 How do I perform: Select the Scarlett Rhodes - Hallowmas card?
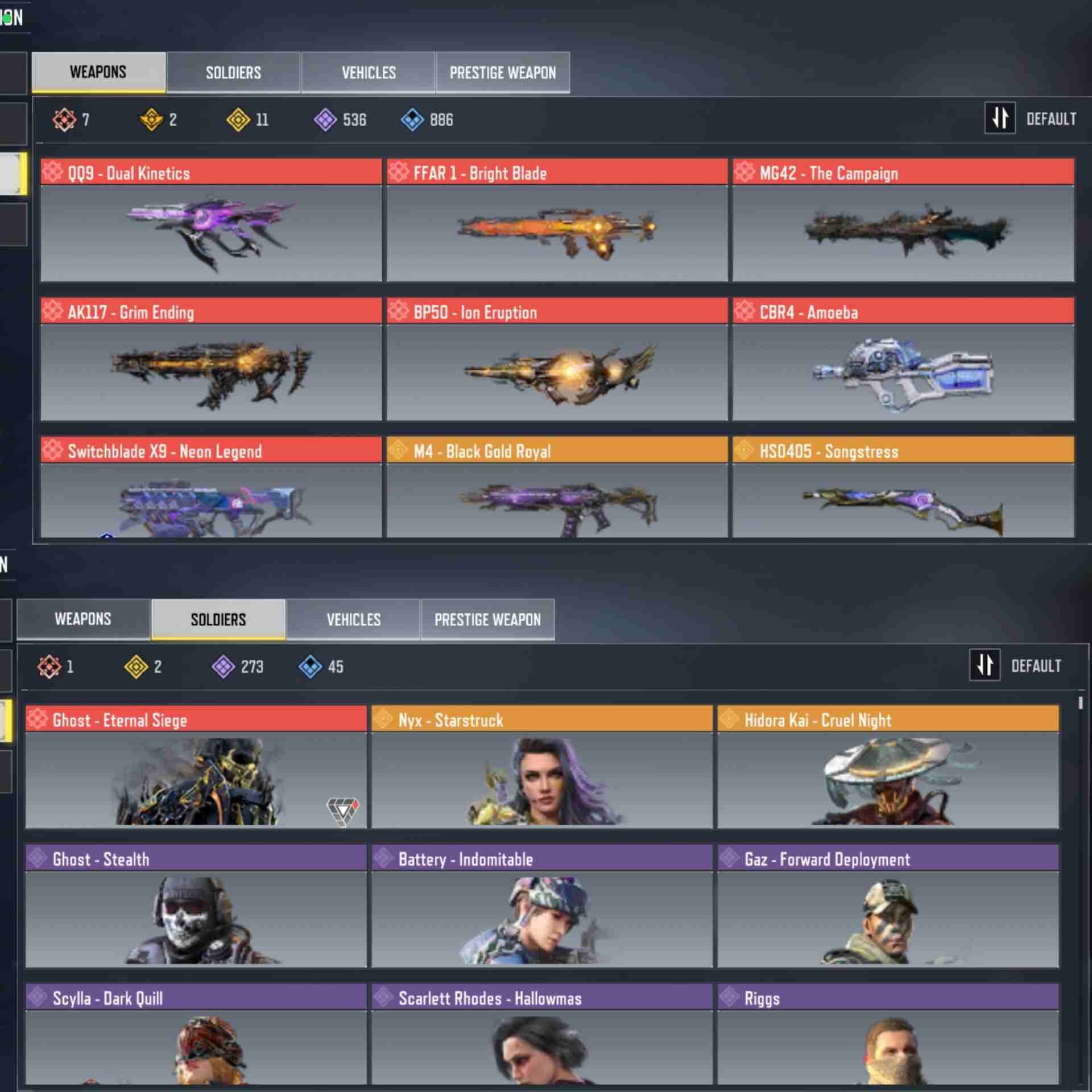(x=541, y=1034)
